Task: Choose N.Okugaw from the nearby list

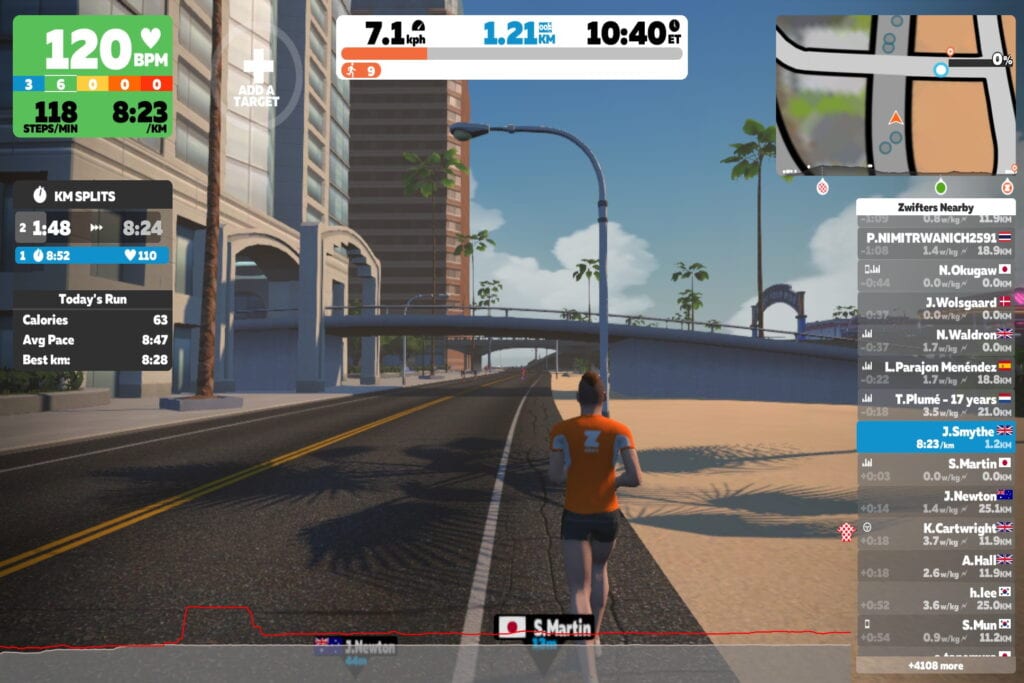Action: coord(935,276)
